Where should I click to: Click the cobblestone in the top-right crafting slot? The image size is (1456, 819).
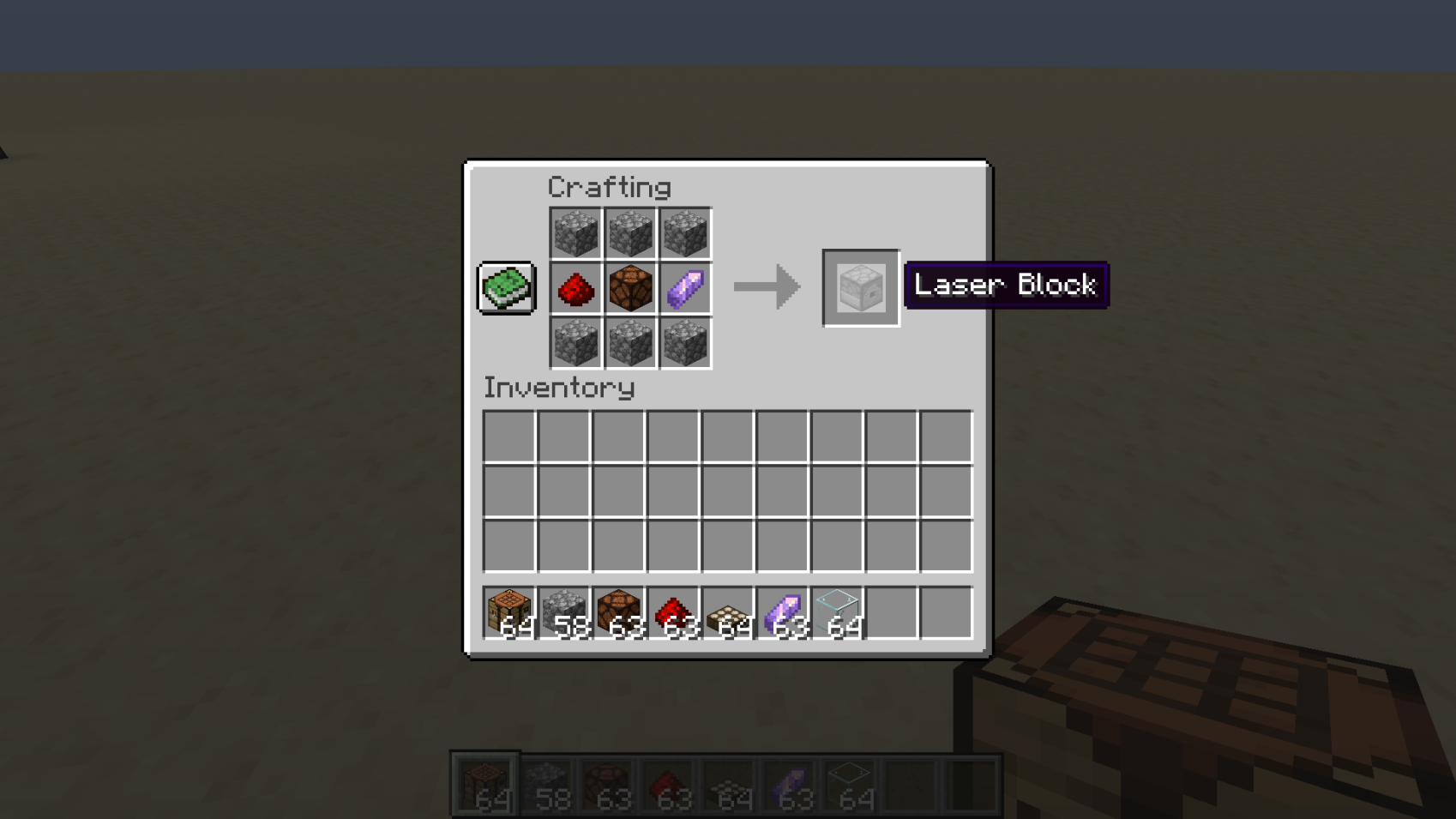(686, 232)
